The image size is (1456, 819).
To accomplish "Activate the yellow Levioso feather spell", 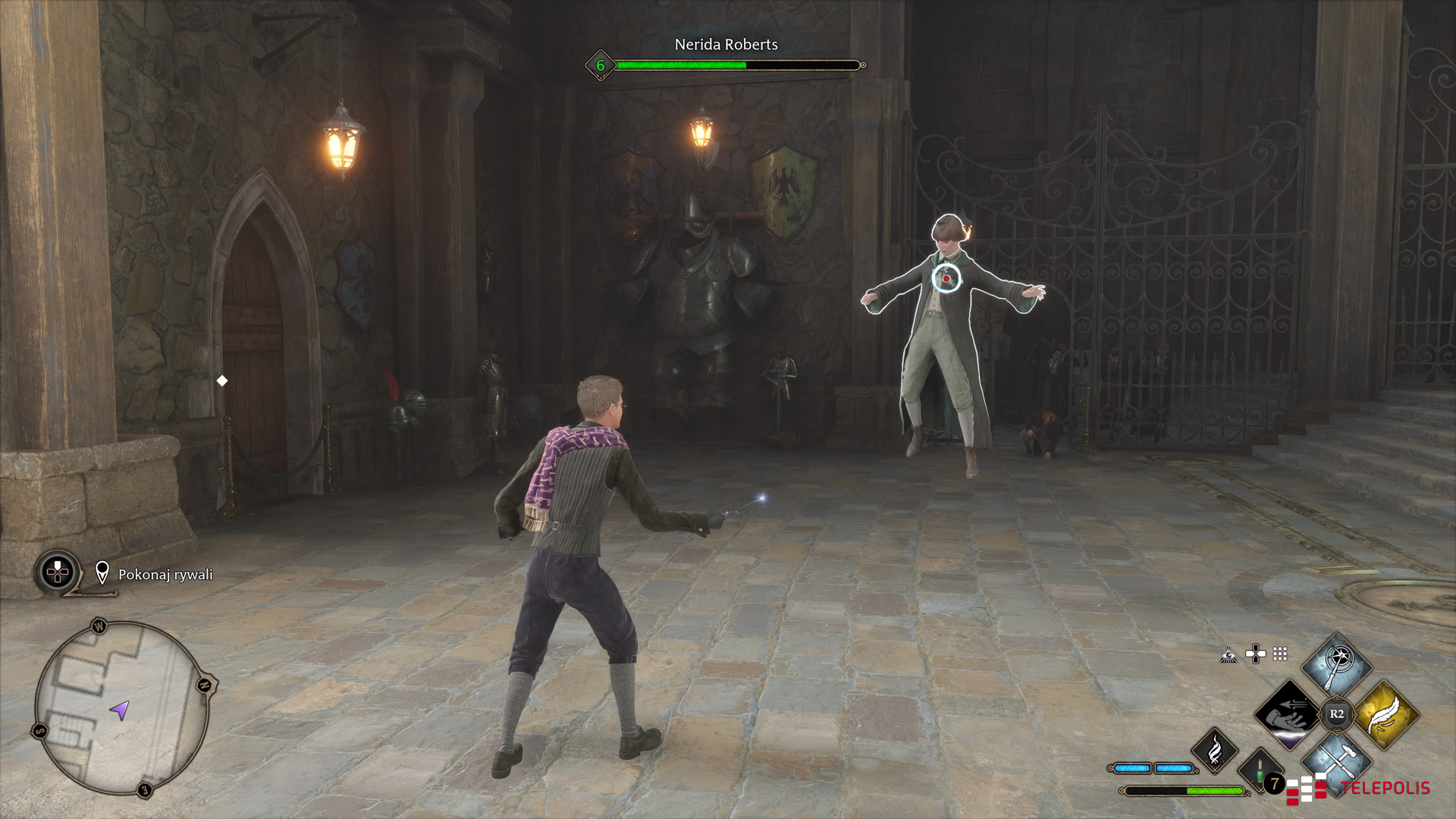I will pos(1385,714).
